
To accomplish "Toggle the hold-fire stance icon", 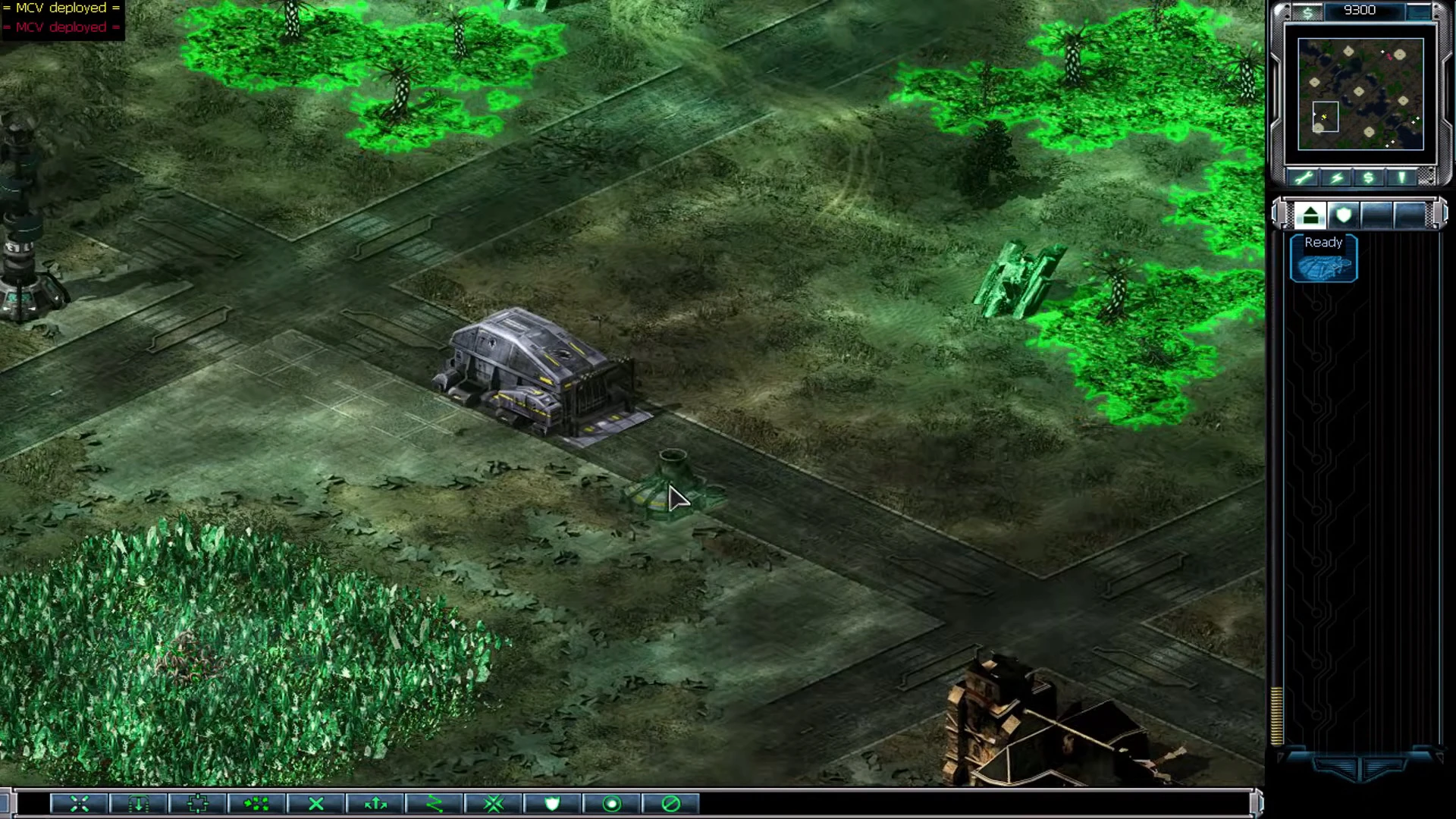I will coord(670,804).
